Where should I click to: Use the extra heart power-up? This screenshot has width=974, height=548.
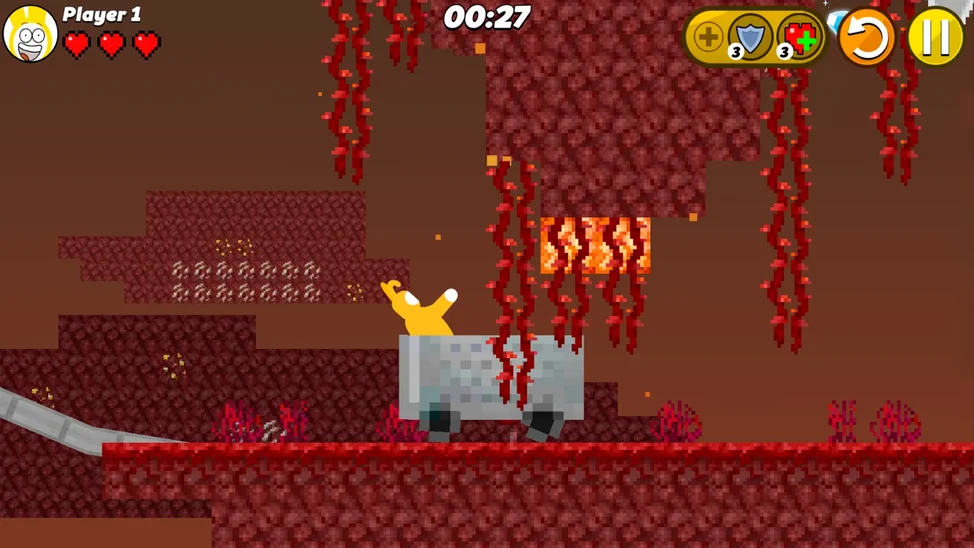[799, 38]
